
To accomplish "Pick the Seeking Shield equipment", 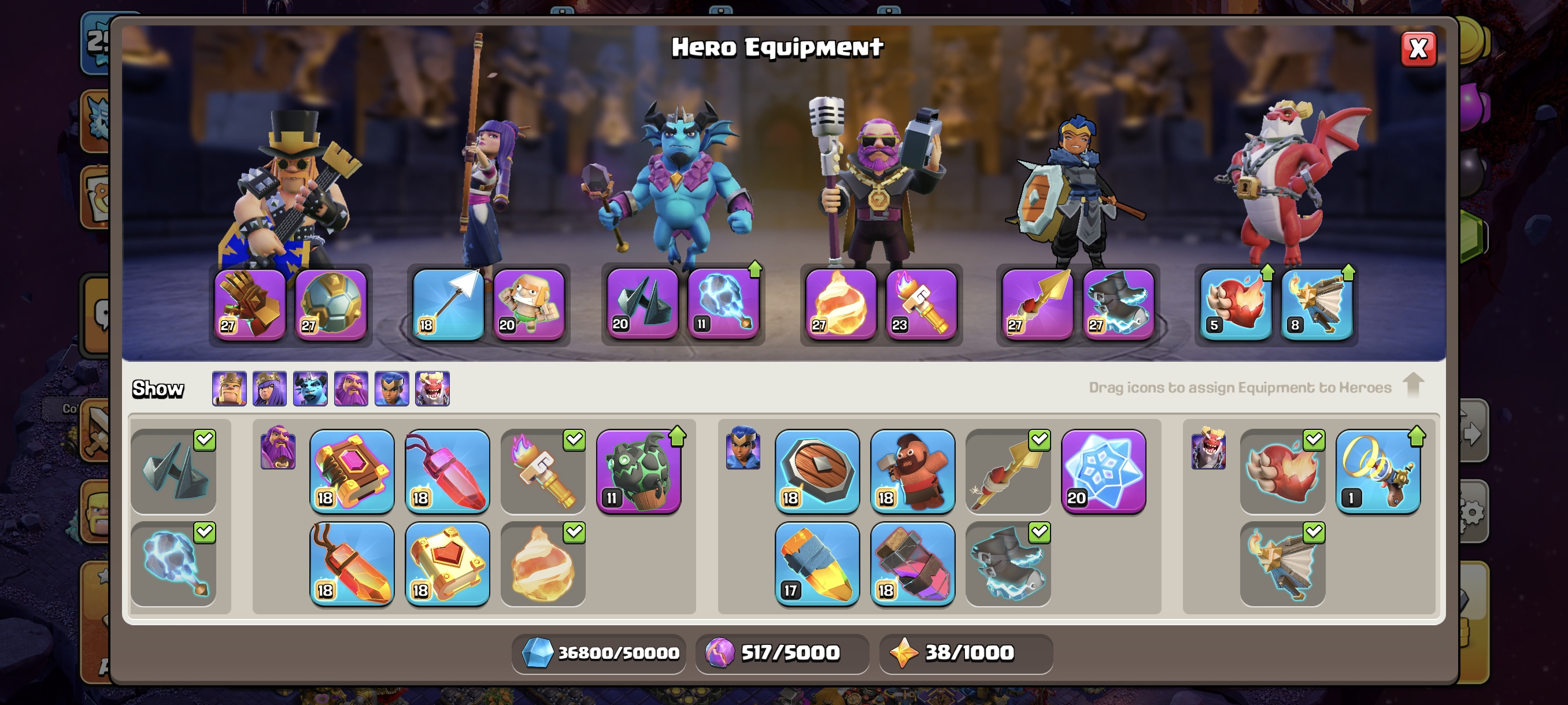I will coord(817,470).
